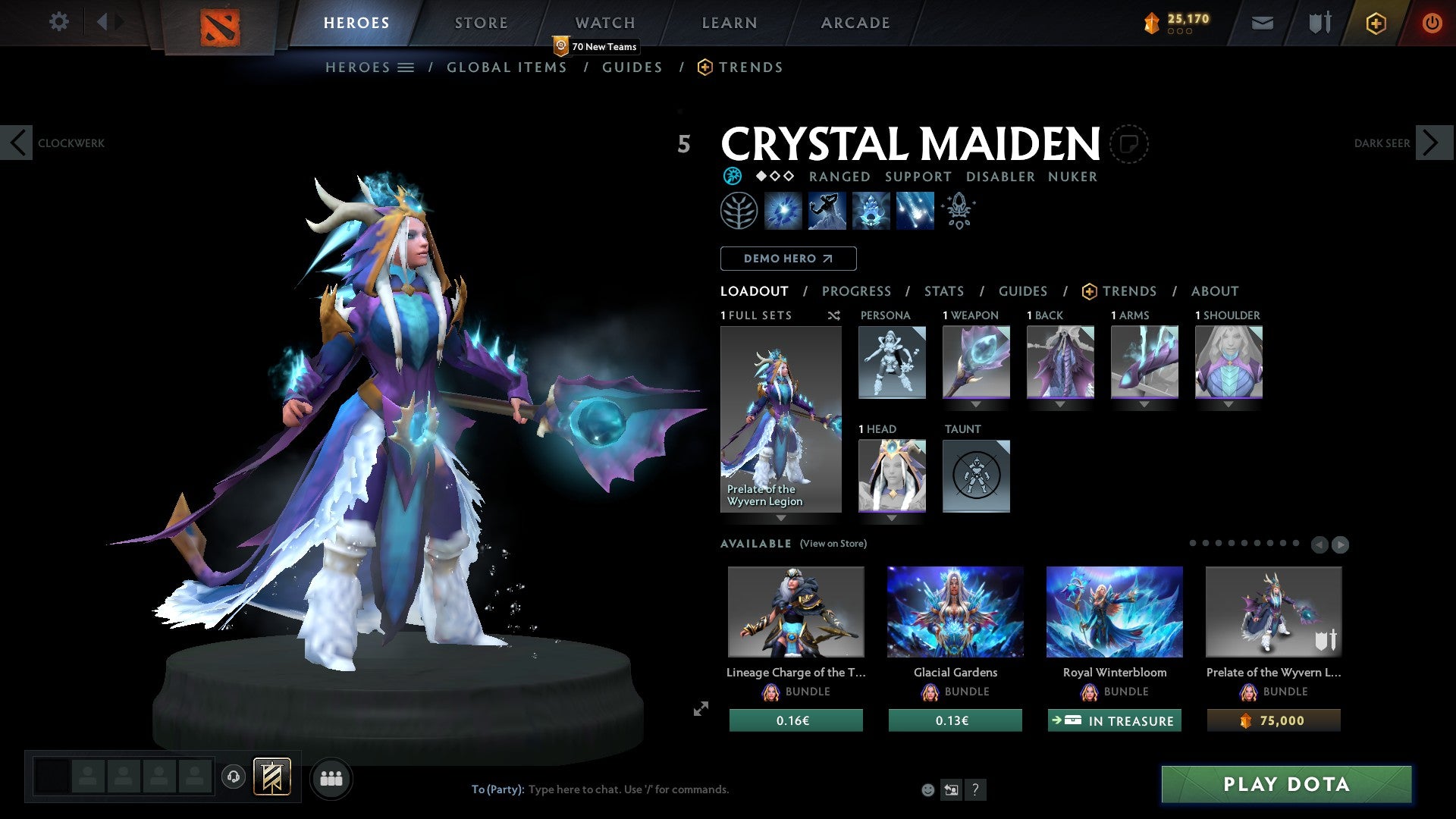
Task: Toggle the shuffle icon beside Full Sets
Action: (x=833, y=315)
